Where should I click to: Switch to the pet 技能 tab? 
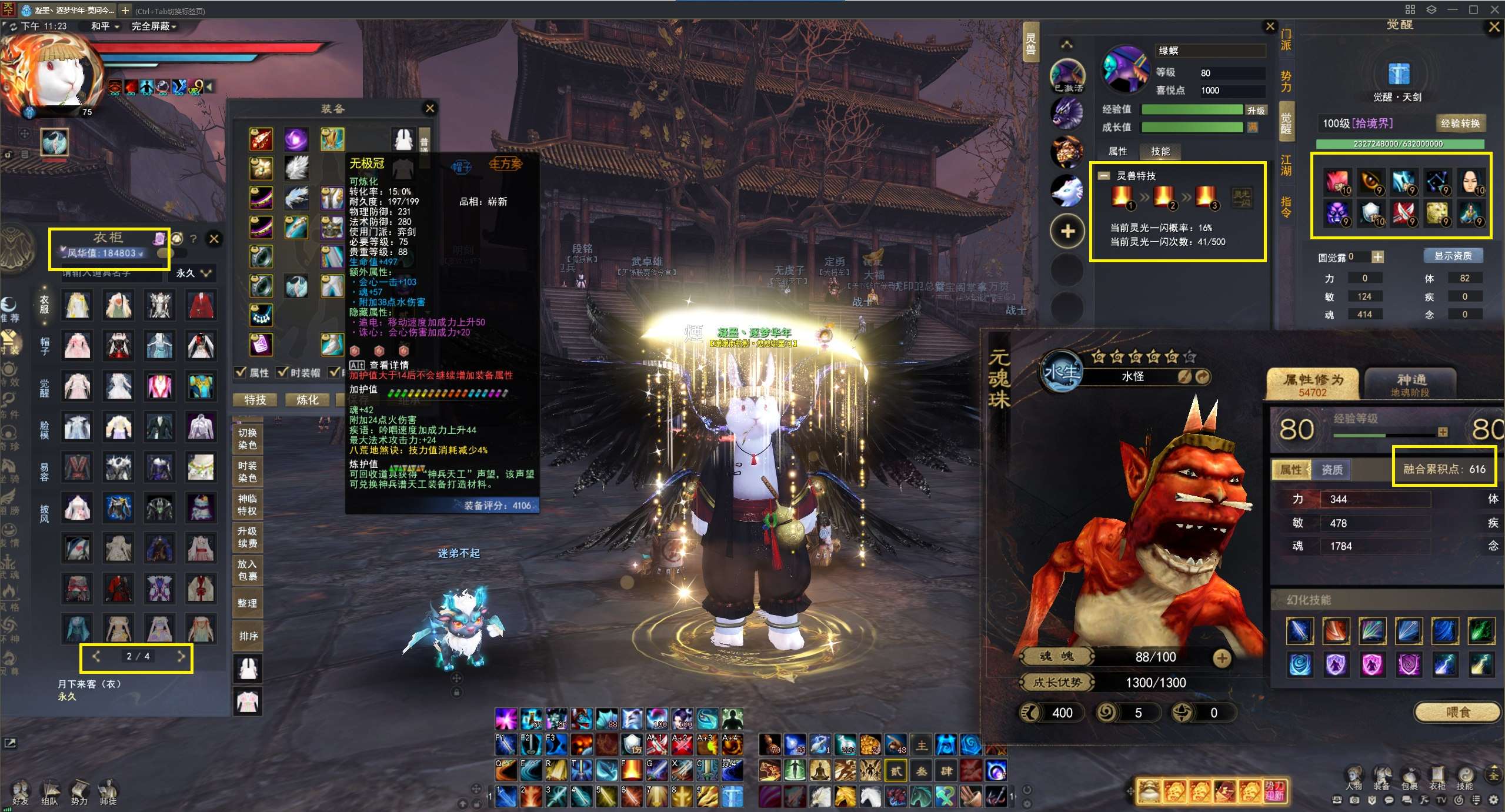(1160, 152)
